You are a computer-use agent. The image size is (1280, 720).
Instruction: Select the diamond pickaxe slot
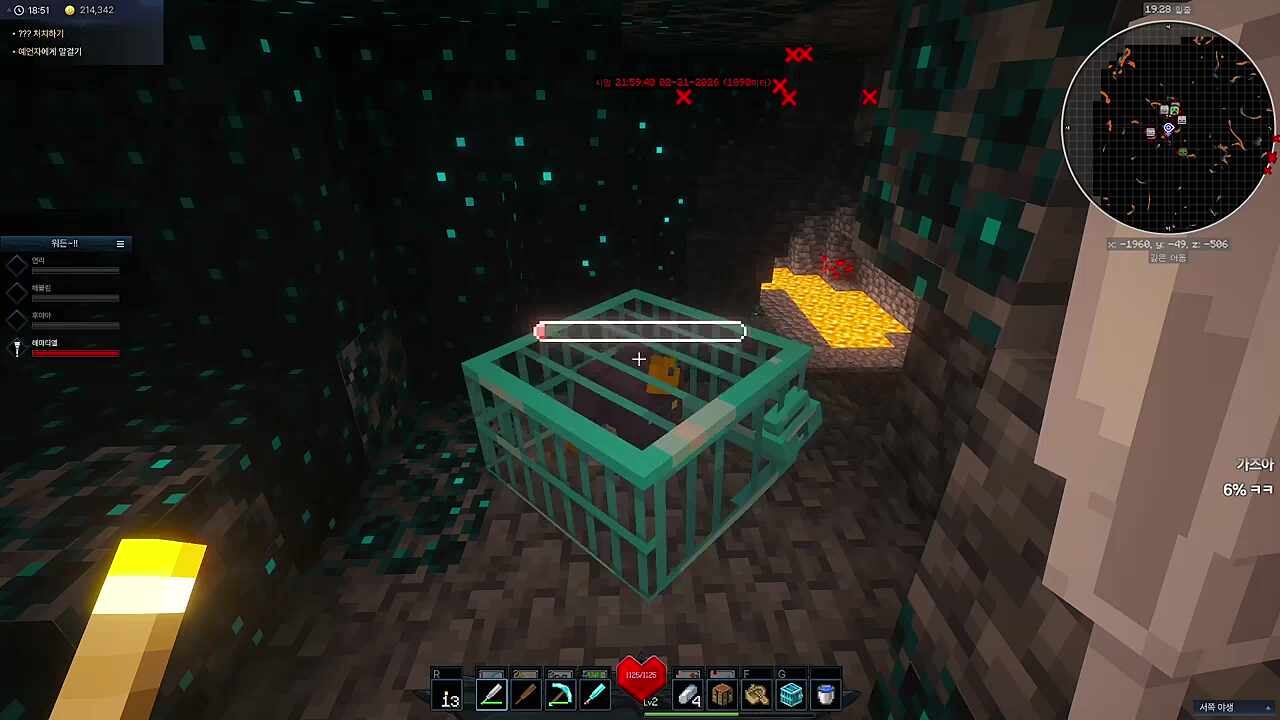560,694
